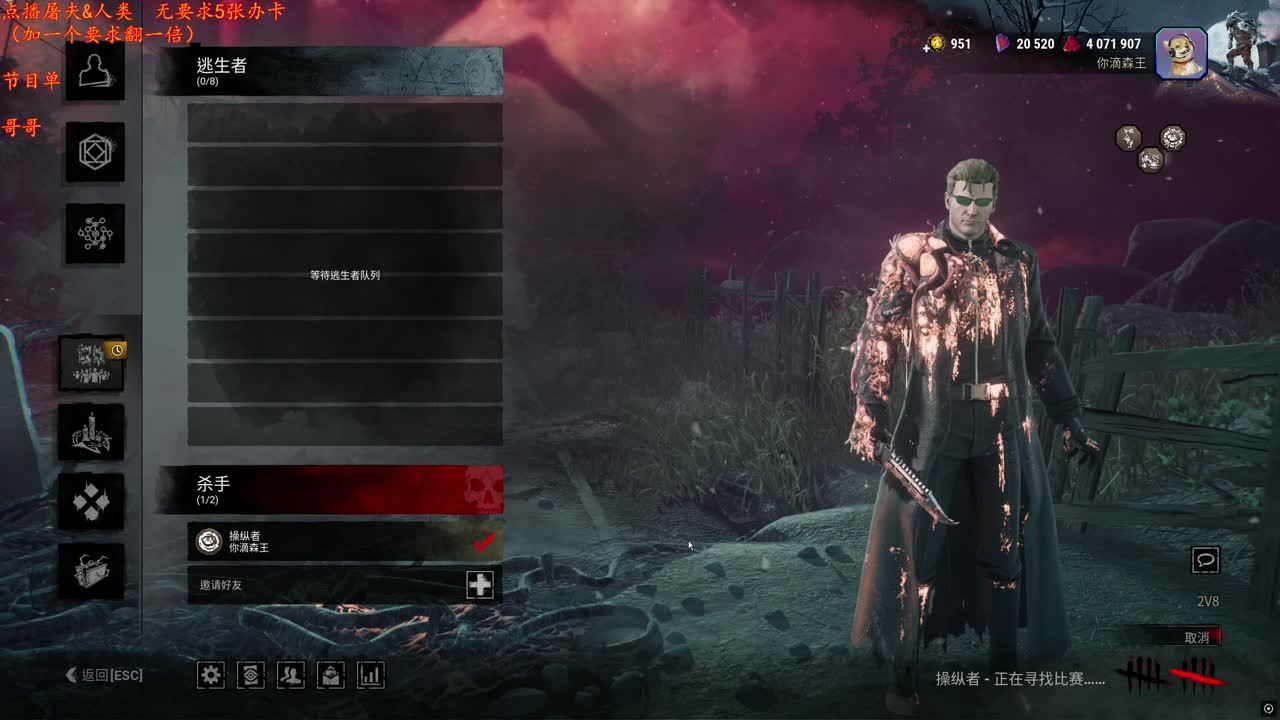Open the four-diamonds icon in the sidebar
The height and width of the screenshot is (720, 1280).
pyautogui.click(x=92, y=501)
